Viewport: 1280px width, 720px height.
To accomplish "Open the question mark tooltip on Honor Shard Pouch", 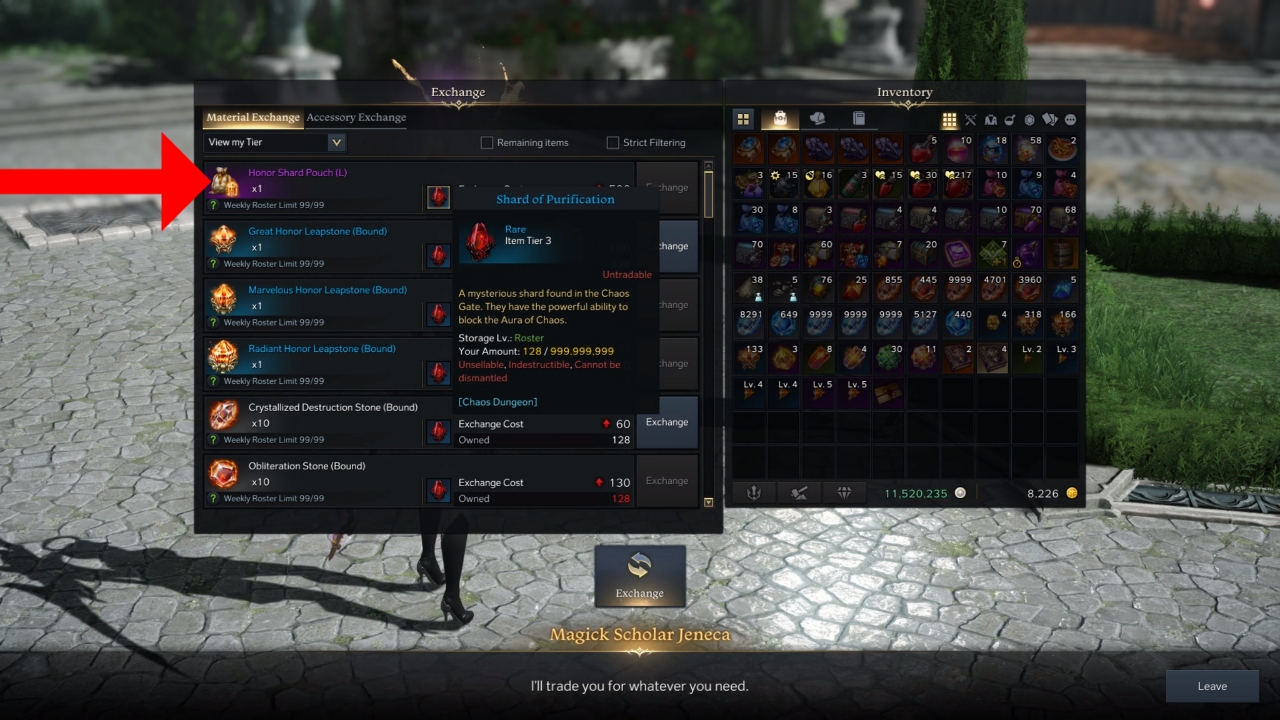I will pos(213,207).
